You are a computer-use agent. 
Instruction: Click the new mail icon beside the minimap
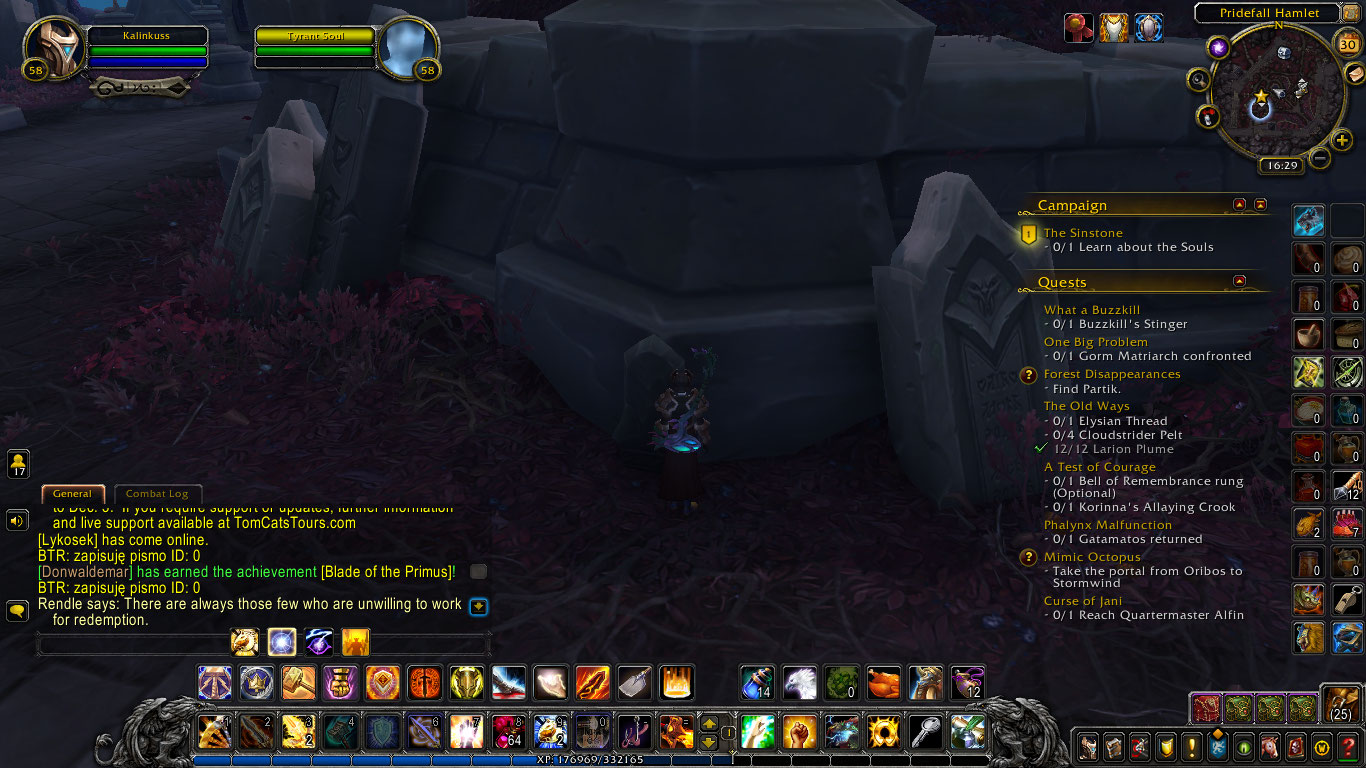1355,74
